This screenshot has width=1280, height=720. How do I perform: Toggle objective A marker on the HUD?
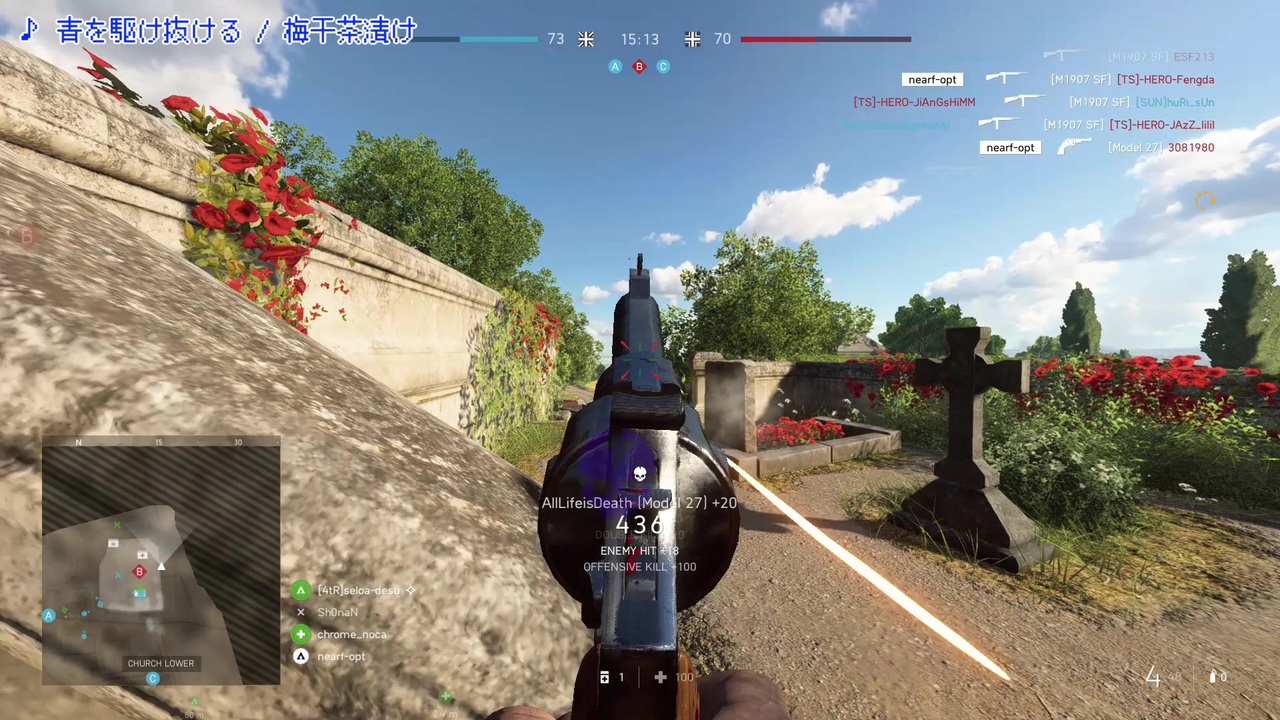[x=615, y=66]
